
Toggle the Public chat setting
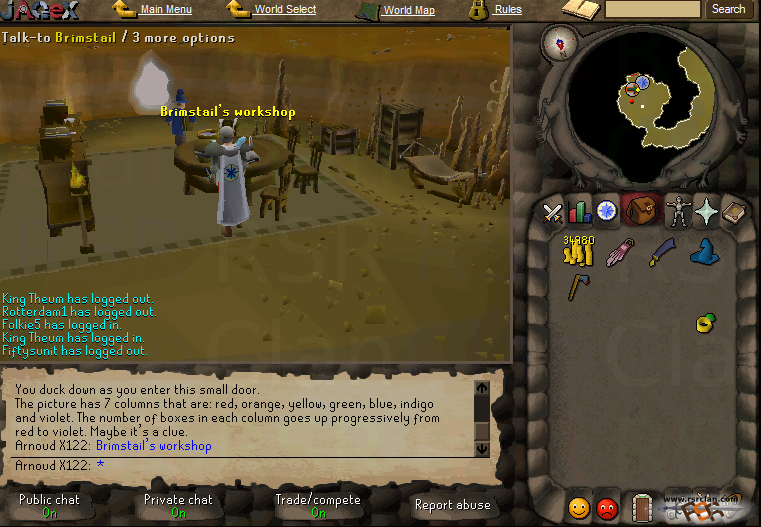click(49, 505)
